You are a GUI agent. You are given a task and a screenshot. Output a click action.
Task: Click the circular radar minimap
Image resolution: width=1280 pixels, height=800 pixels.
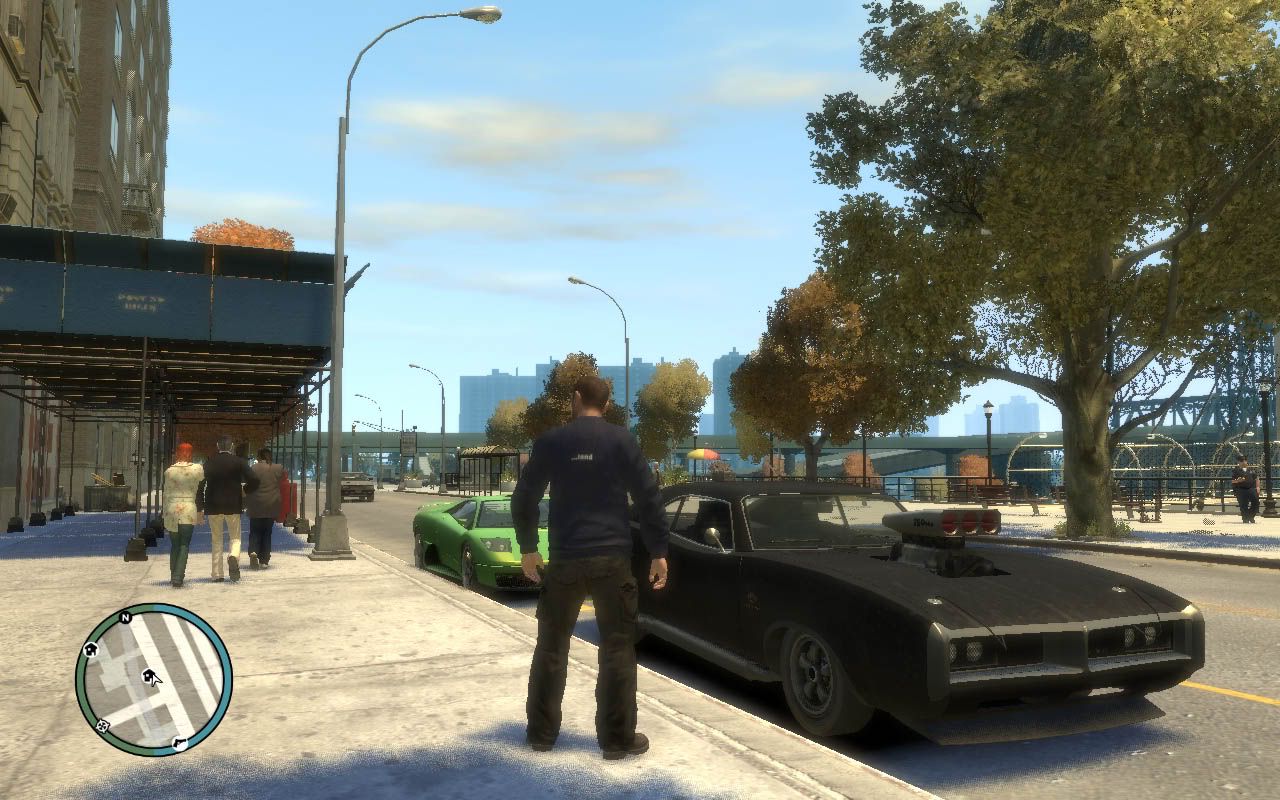click(x=153, y=680)
